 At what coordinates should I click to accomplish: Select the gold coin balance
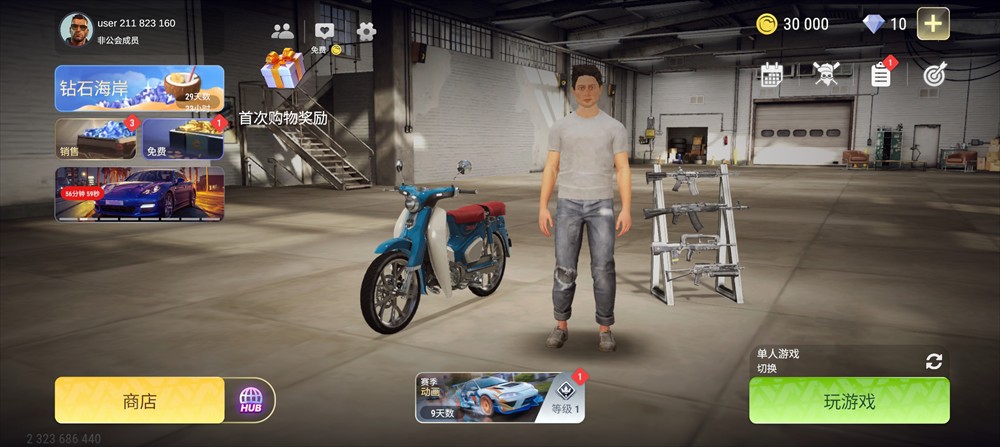(x=791, y=24)
